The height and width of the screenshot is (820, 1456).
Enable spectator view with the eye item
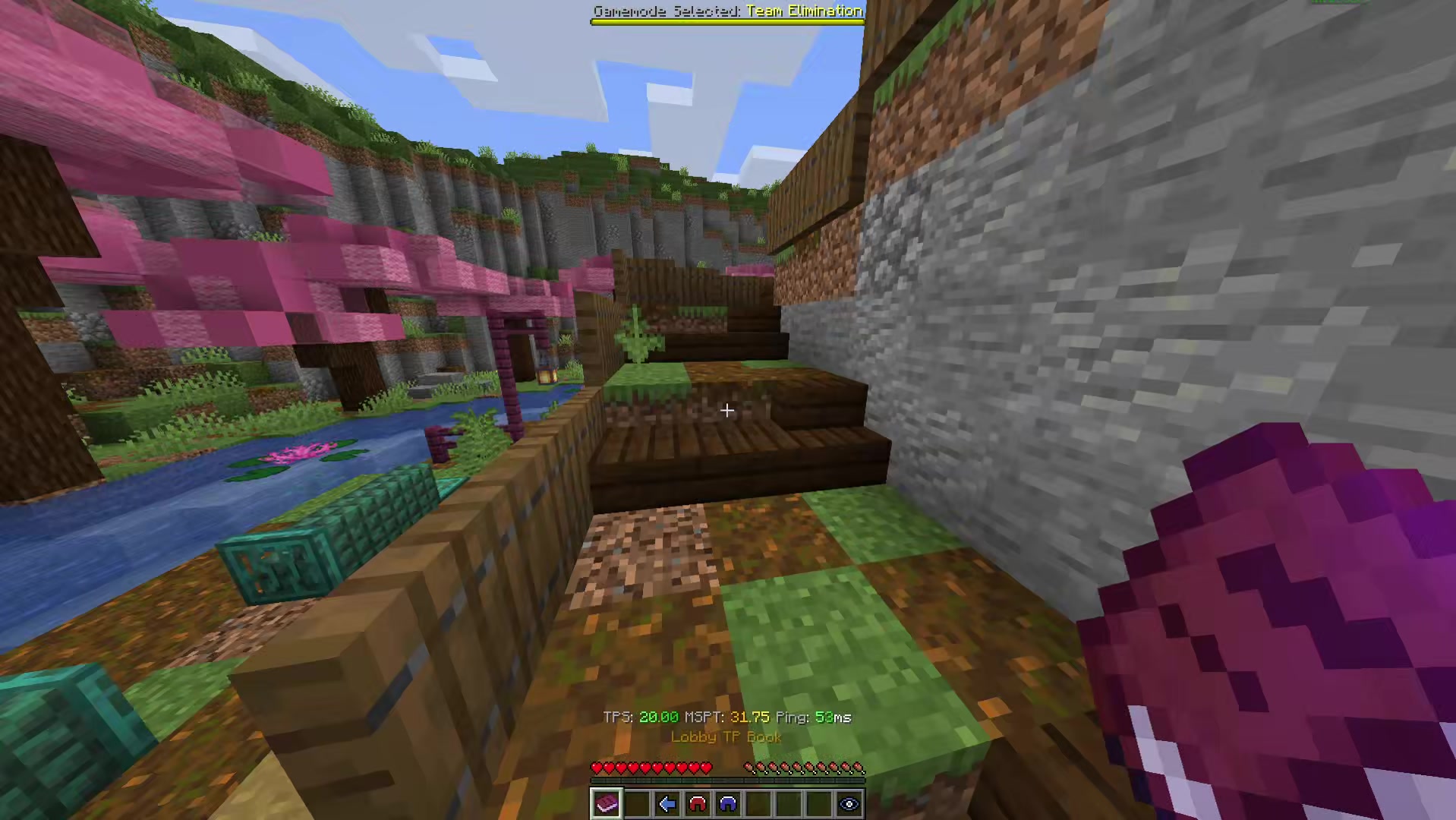[849, 804]
